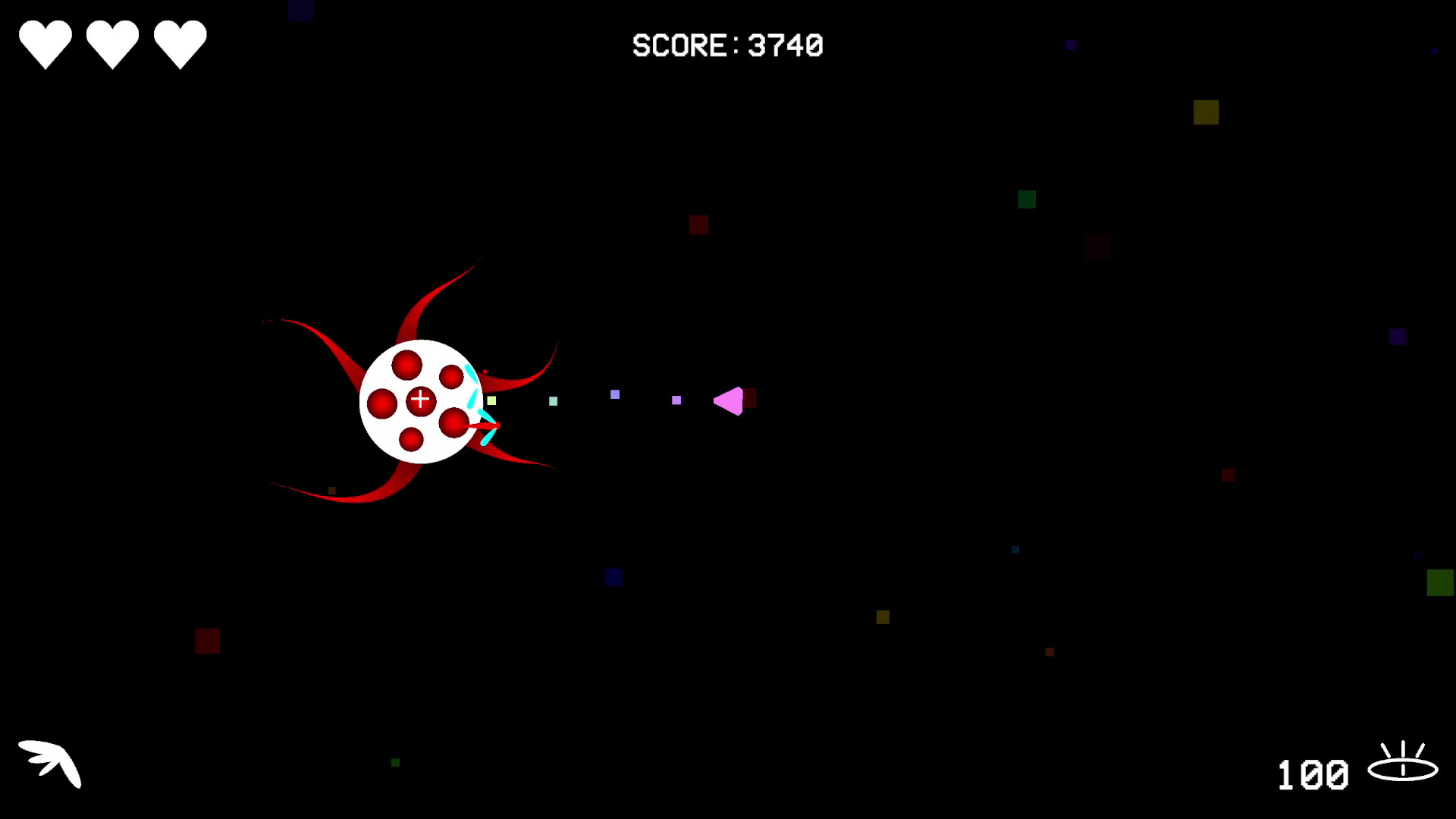Click the first heart life icon
This screenshot has width=1456, height=819.
(45, 42)
